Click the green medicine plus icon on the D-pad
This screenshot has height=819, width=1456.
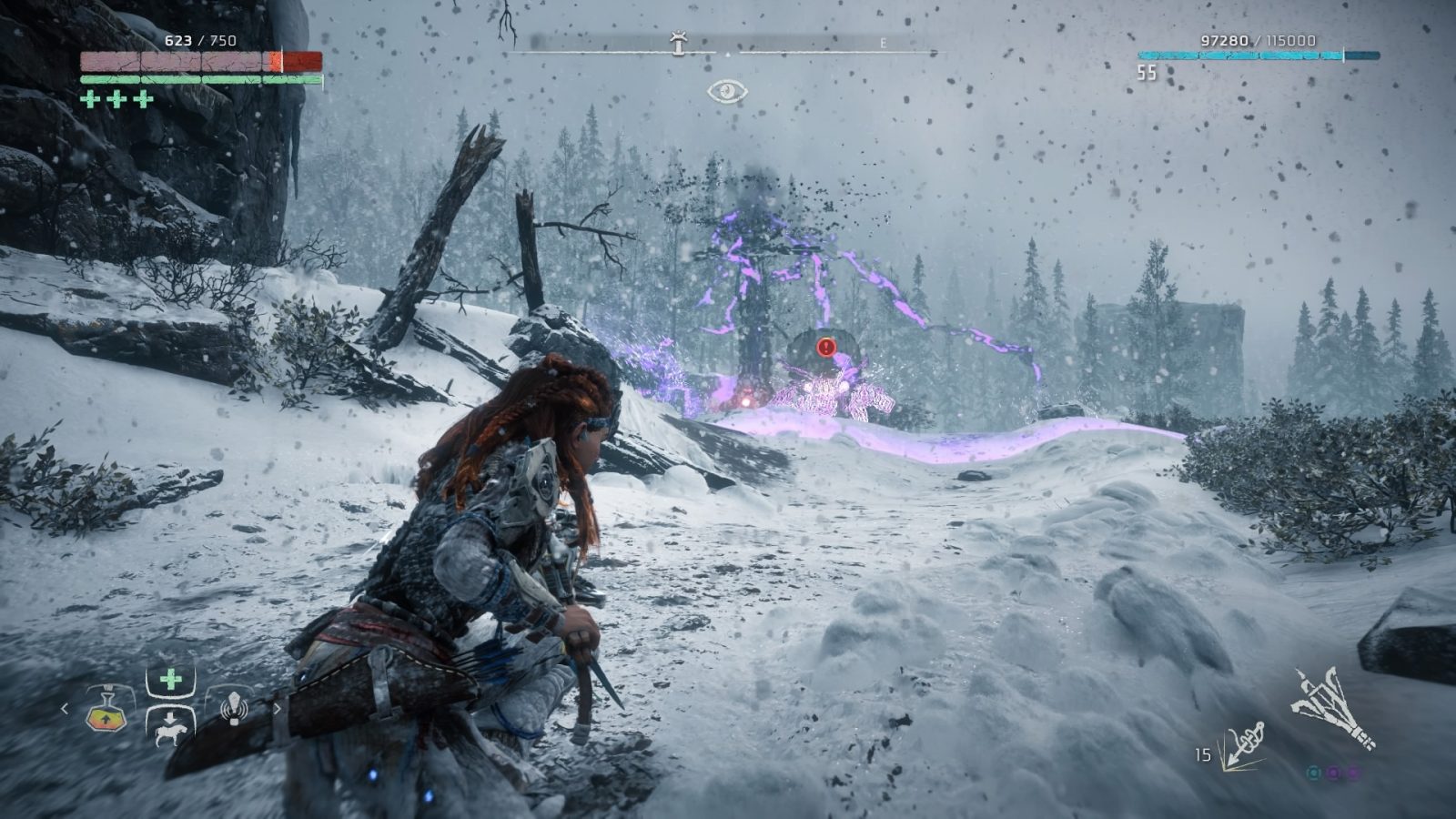[171, 677]
